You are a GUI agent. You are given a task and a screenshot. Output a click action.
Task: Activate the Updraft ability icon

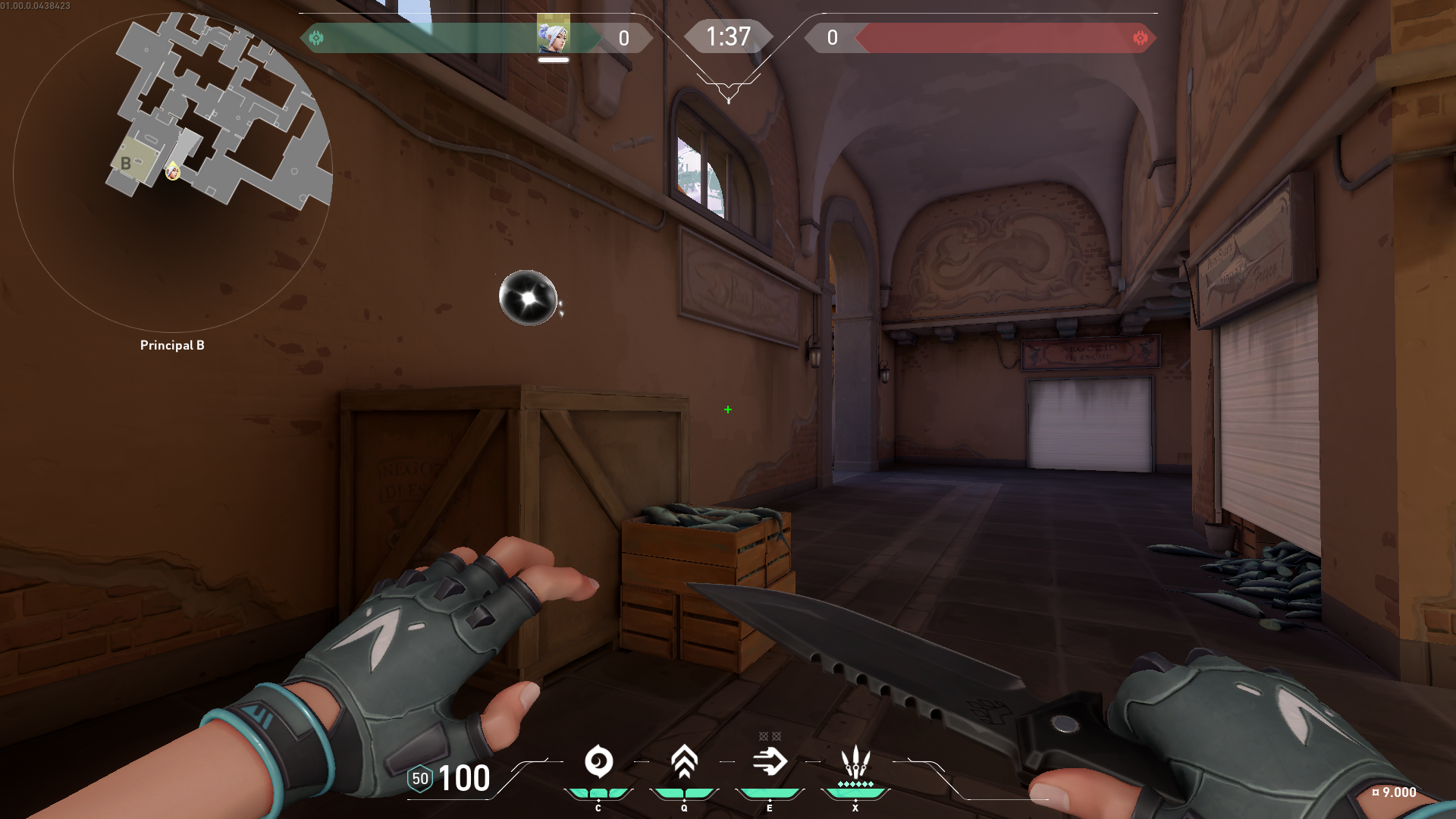click(684, 761)
